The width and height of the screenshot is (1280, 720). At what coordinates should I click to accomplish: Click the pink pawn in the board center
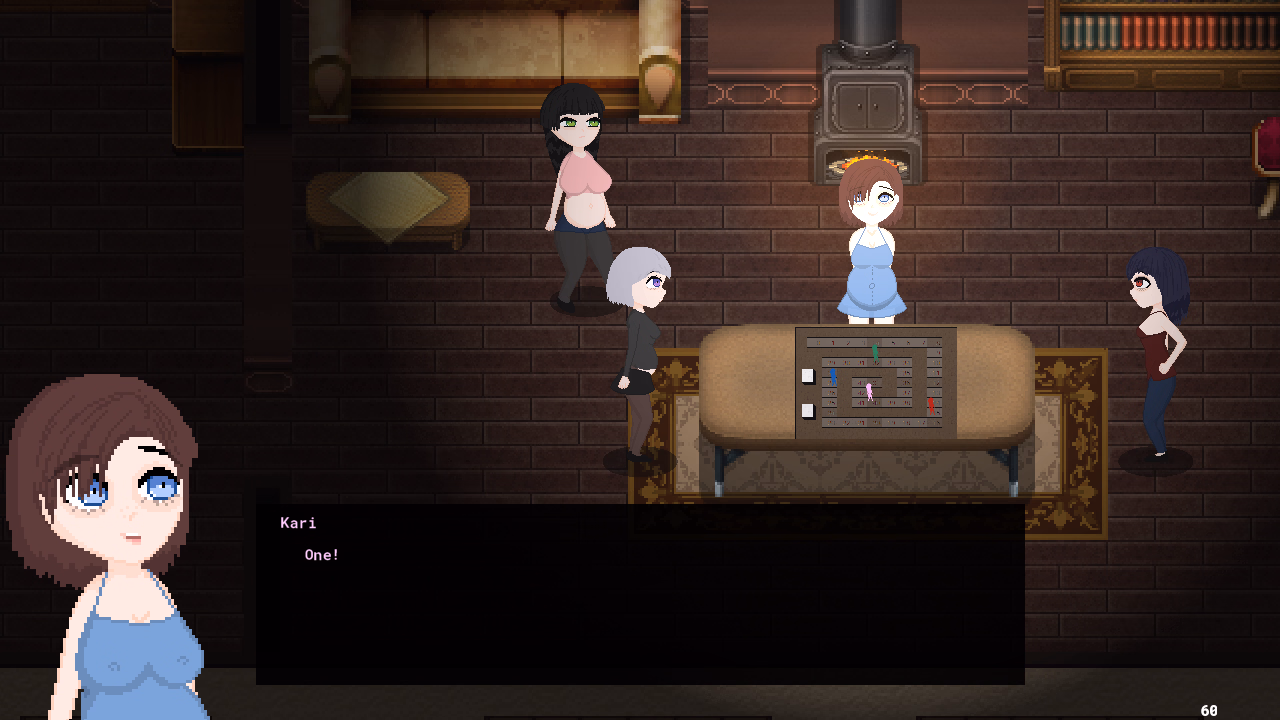pyautogui.click(x=869, y=392)
